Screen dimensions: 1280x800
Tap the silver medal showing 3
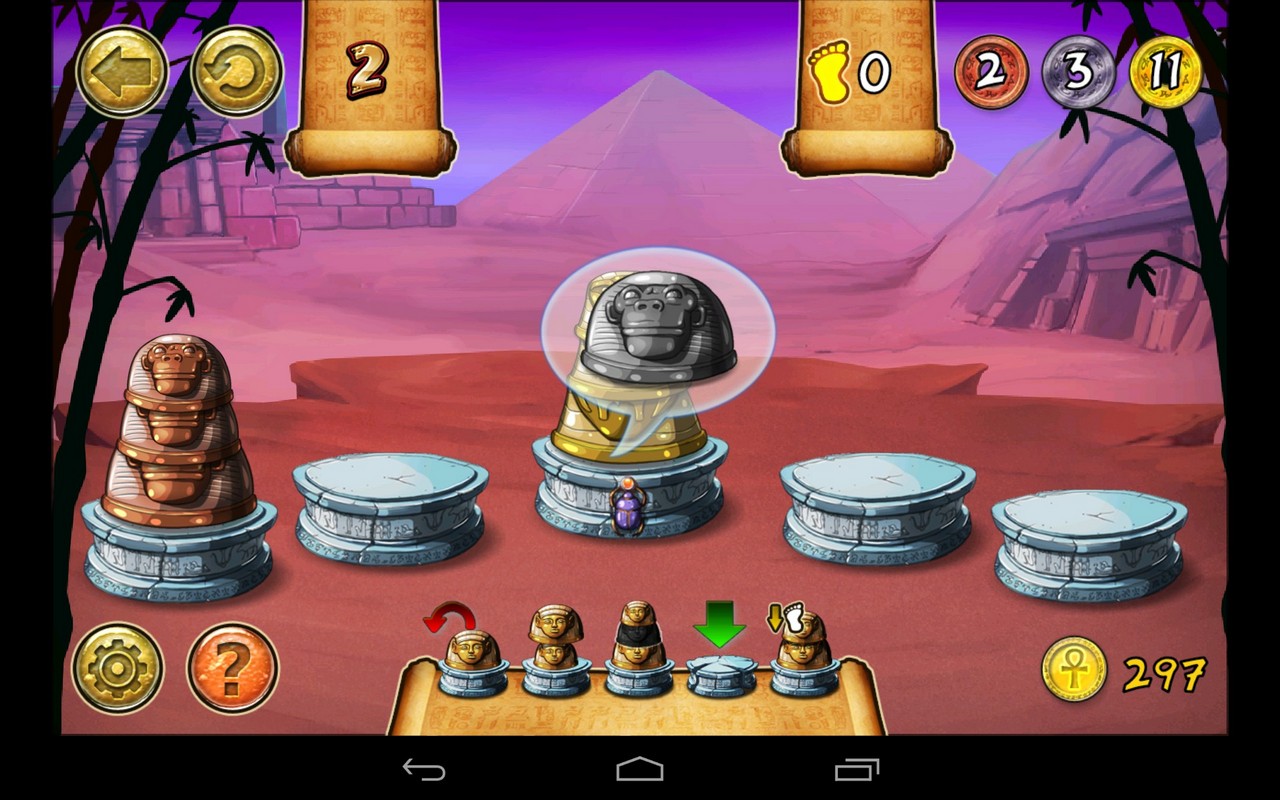tap(1078, 70)
